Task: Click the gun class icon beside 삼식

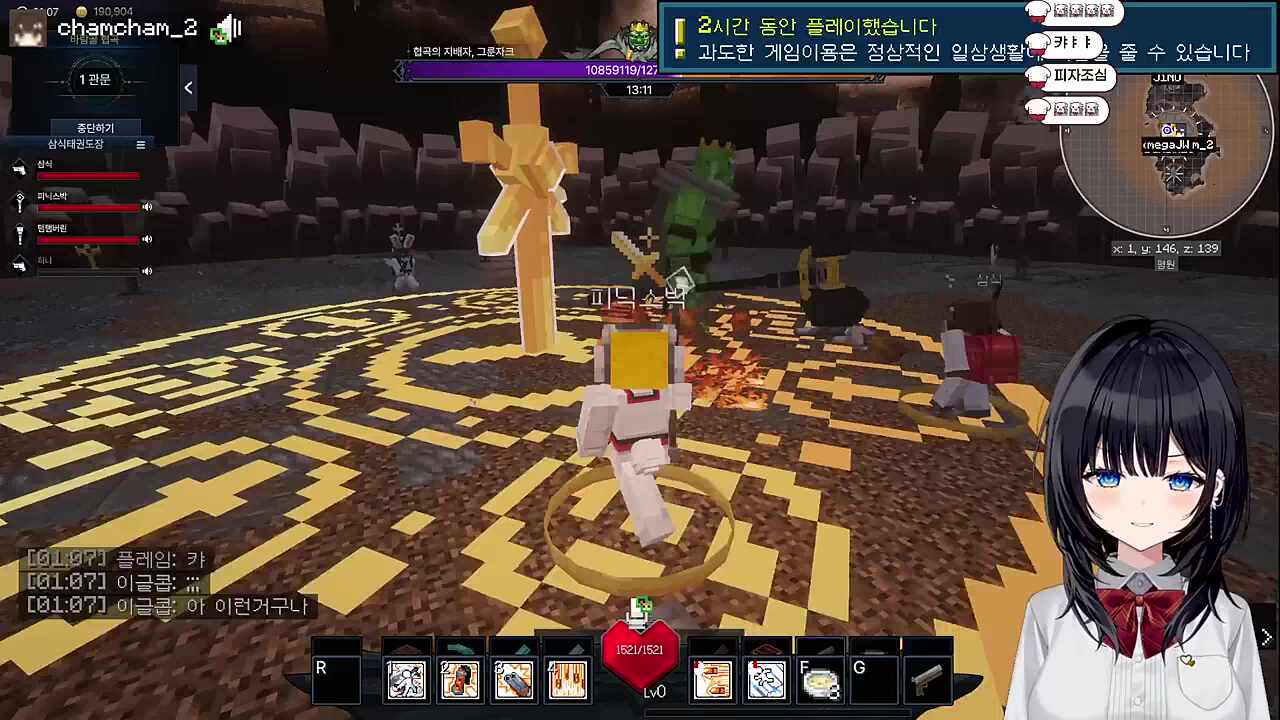Action: pyautogui.click(x=20, y=167)
